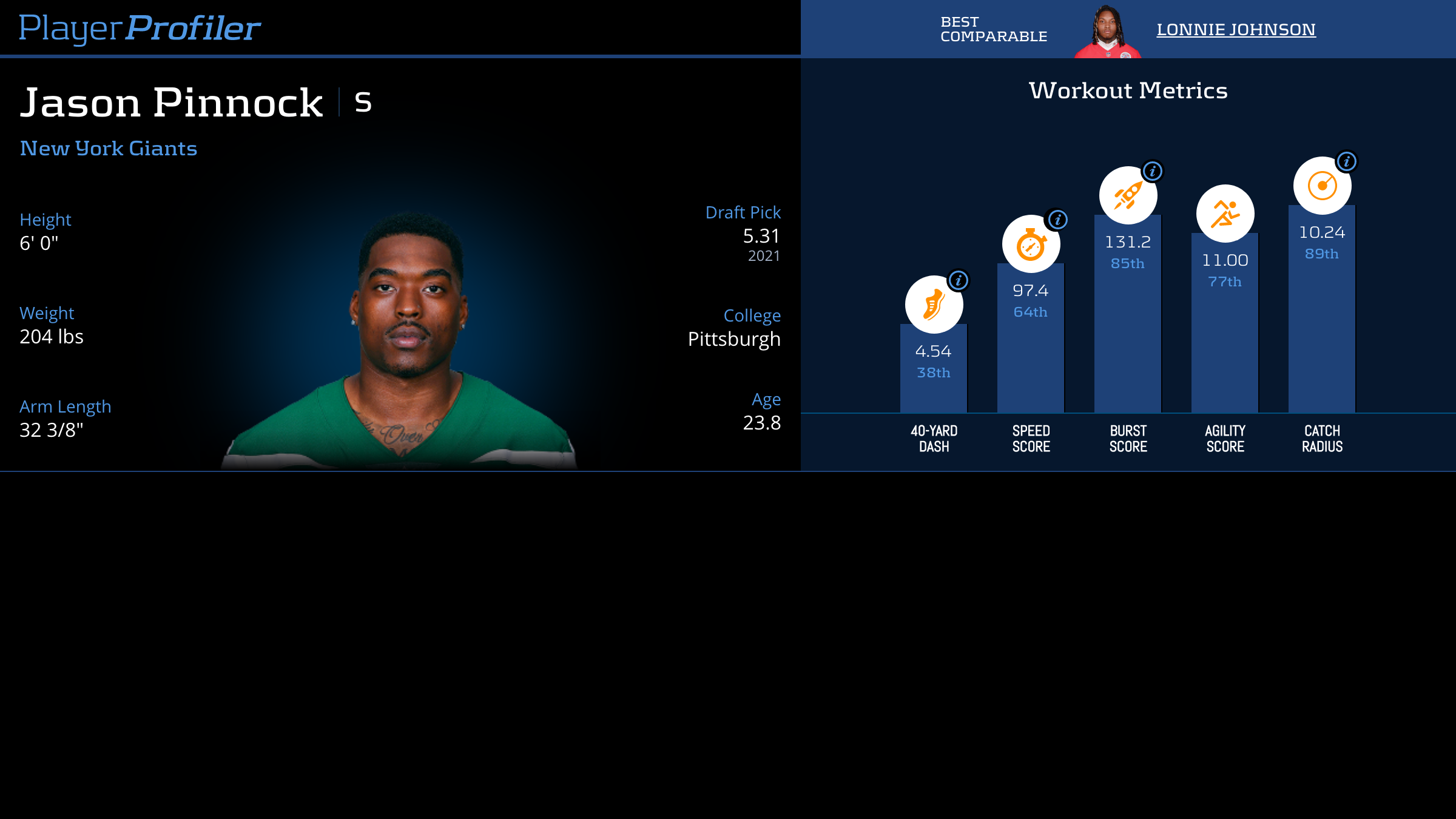
Task: Click the New York Giants team link
Action: [x=109, y=149]
